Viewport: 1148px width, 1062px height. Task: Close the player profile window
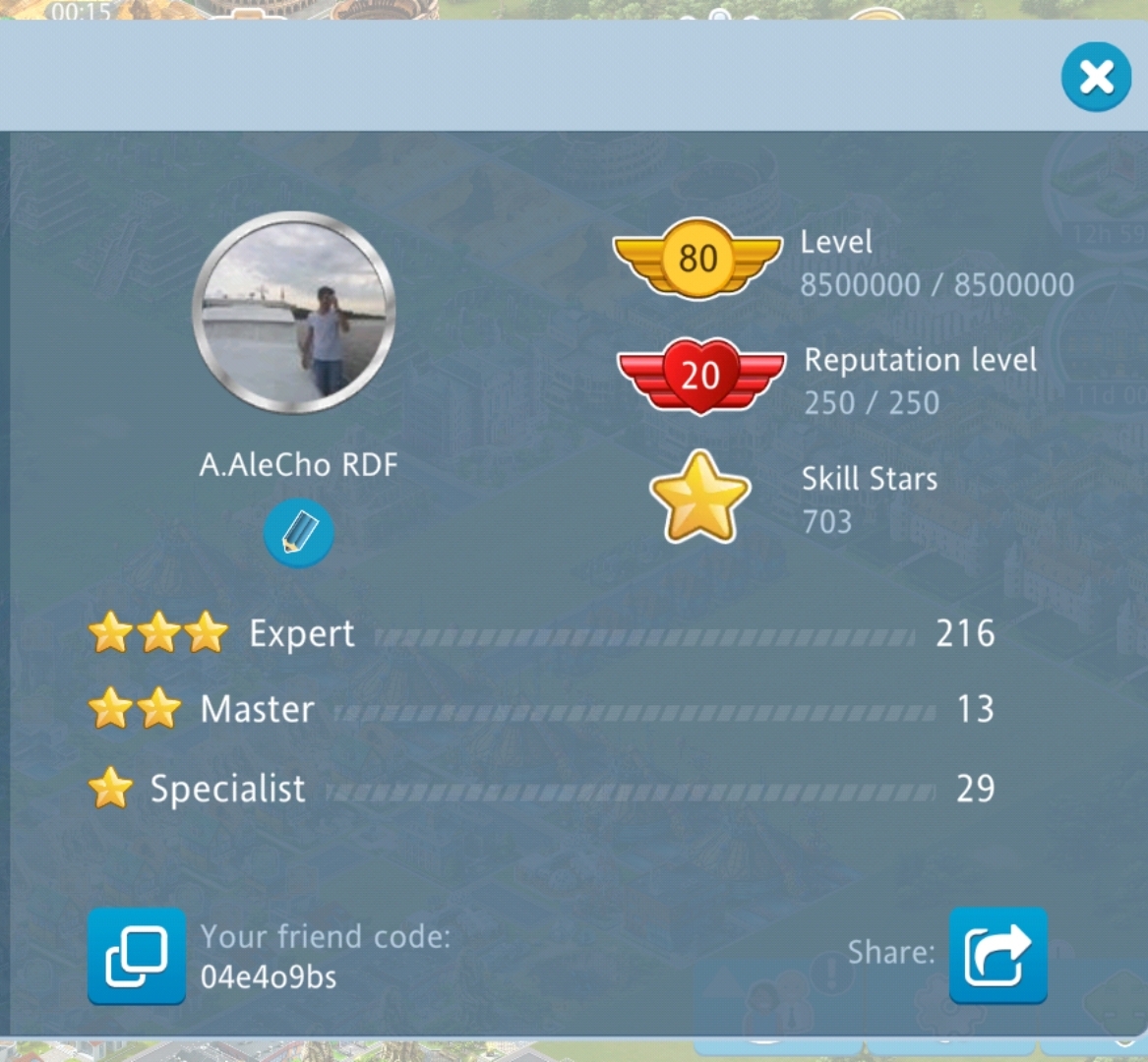(1096, 77)
